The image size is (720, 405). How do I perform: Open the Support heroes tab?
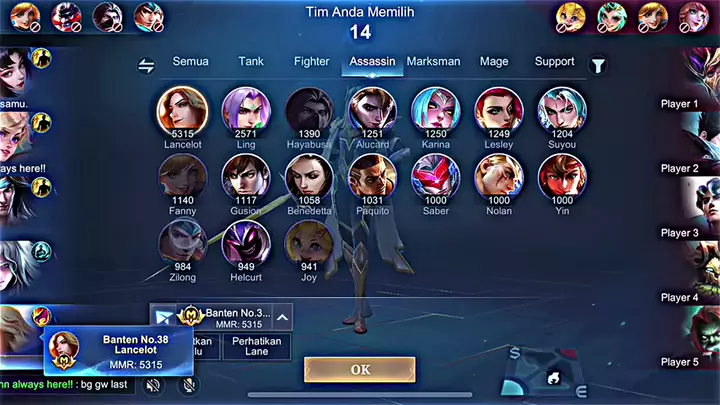[554, 61]
